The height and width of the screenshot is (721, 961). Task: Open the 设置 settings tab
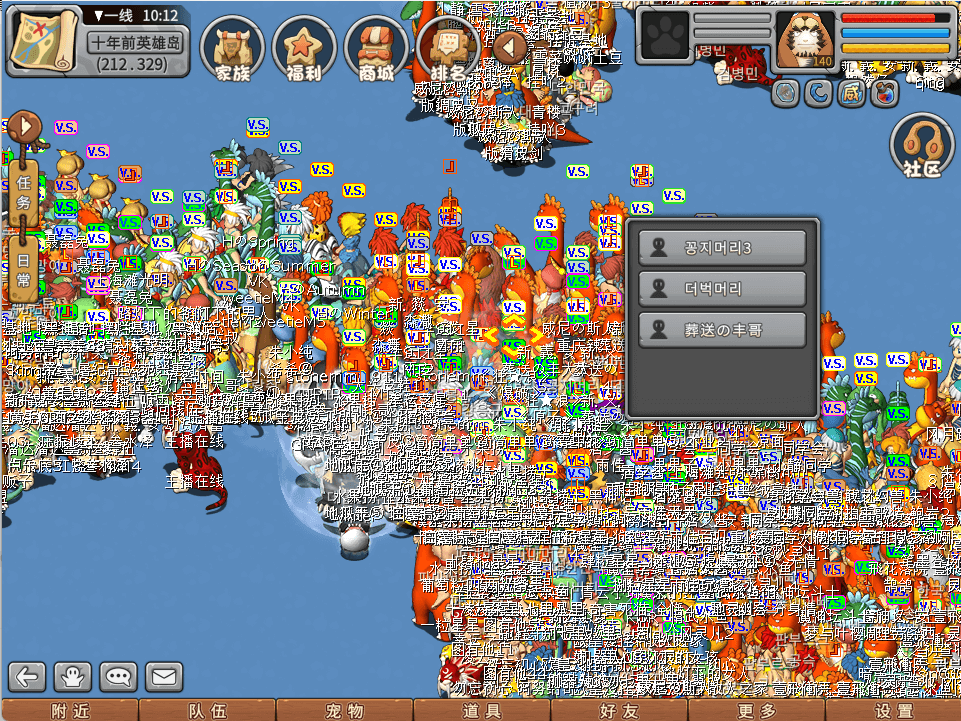point(892,711)
